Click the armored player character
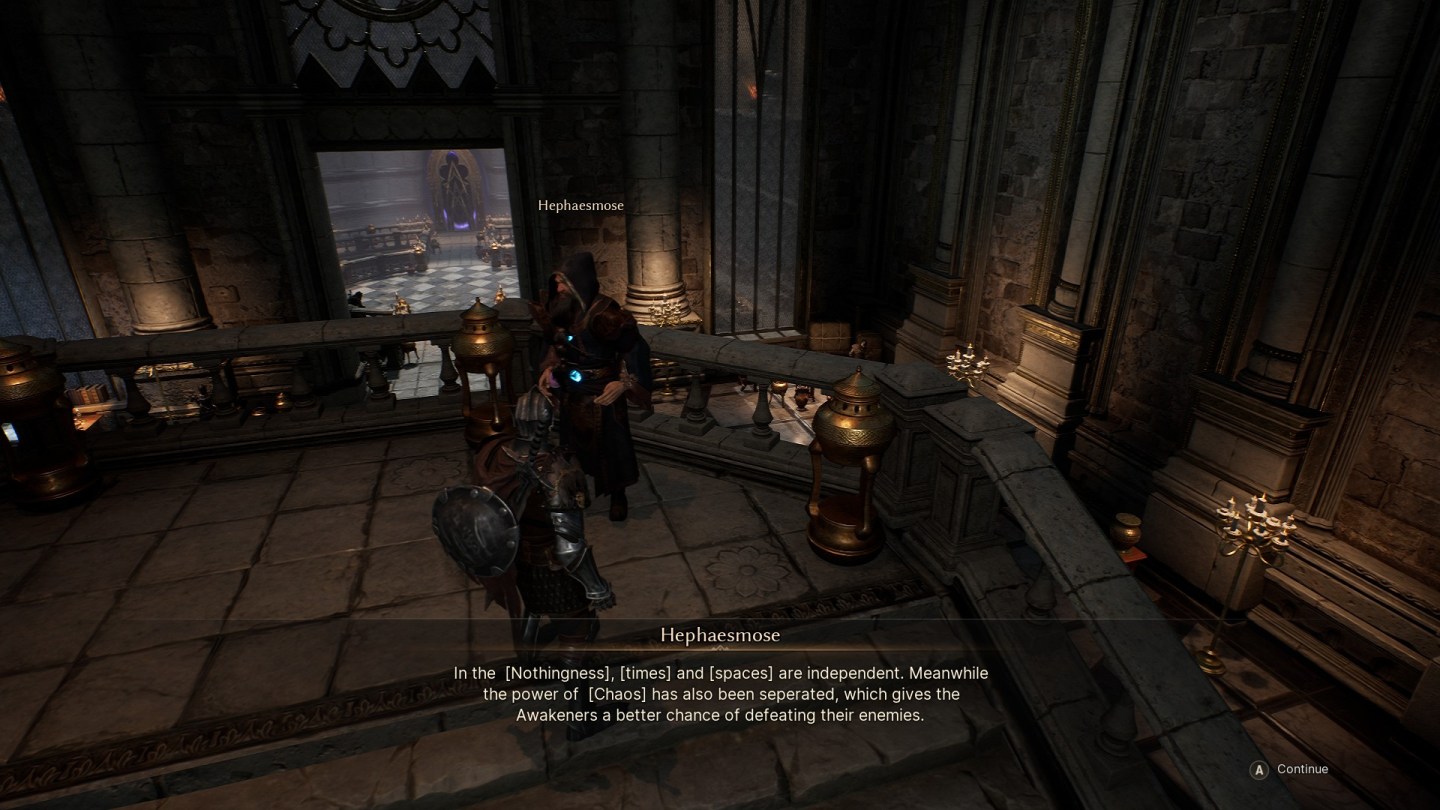The height and width of the screenshot is (810, 1440). tap(550, 520)
